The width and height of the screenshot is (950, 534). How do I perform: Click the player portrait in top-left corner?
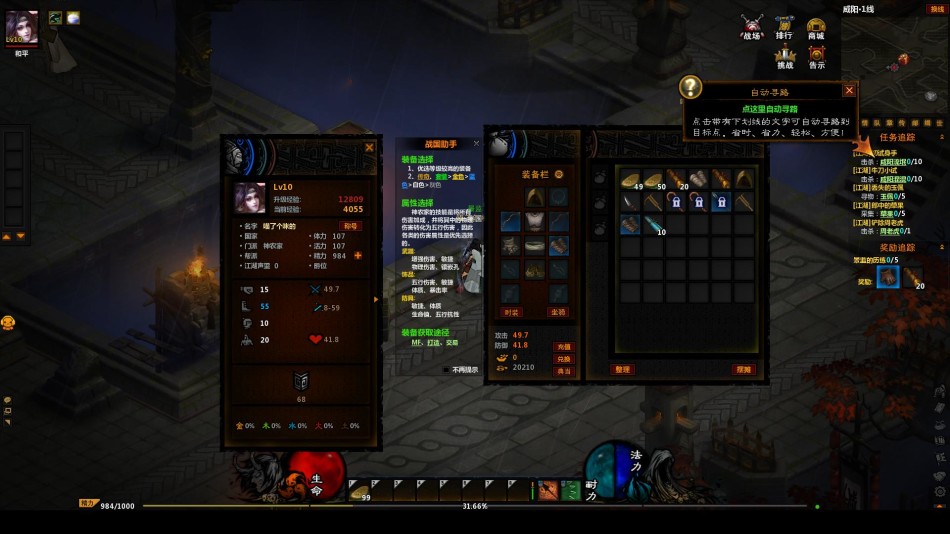pyautogui.click(x=22, y=26)
